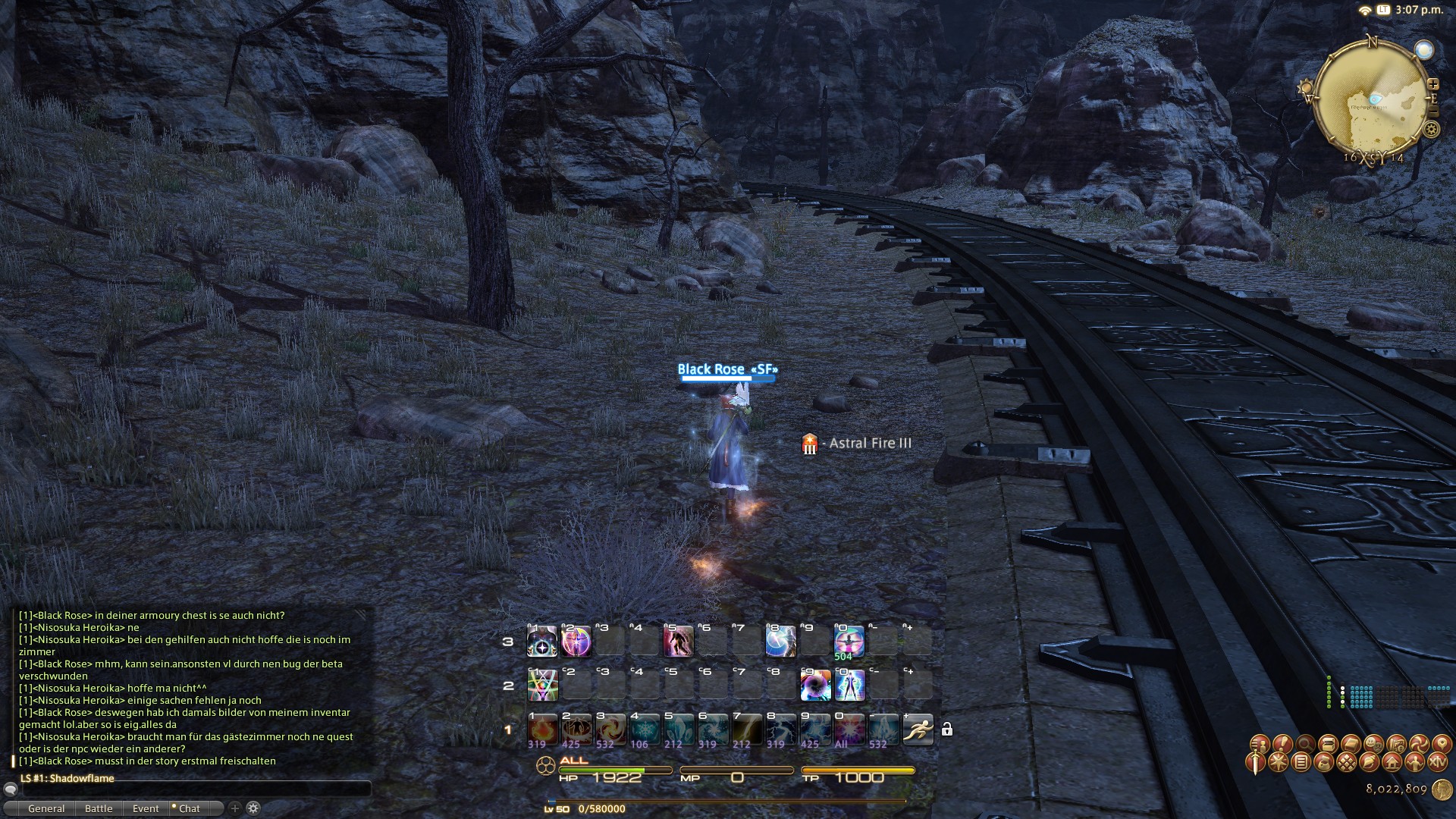Viewport: 1456px width, 819px height.
Task: Activate the Sprint running-figure ability
Action: [x=918, y=730]
